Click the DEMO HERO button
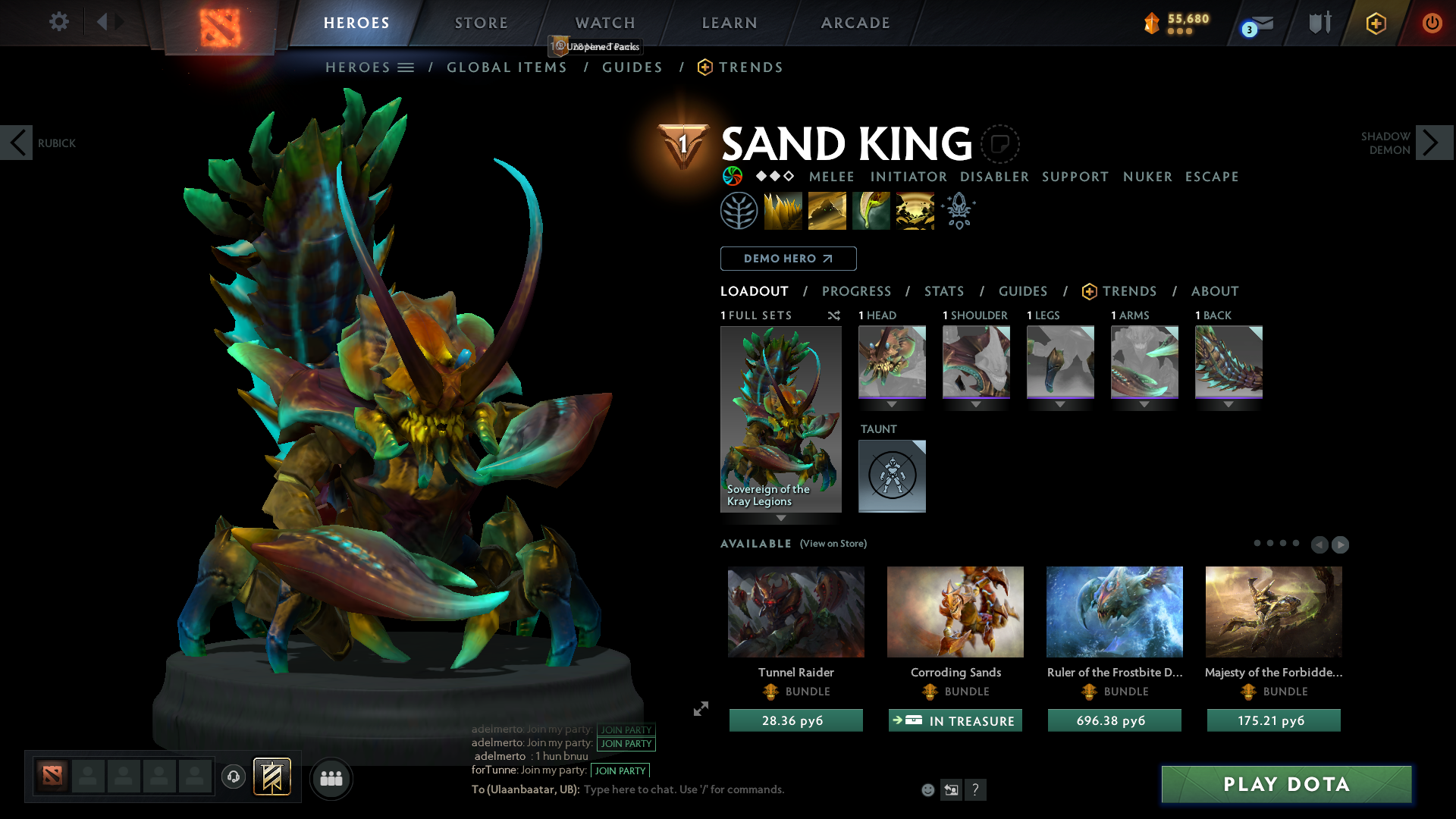Screen dimensions: 1456x819 [x=788, y=258]
